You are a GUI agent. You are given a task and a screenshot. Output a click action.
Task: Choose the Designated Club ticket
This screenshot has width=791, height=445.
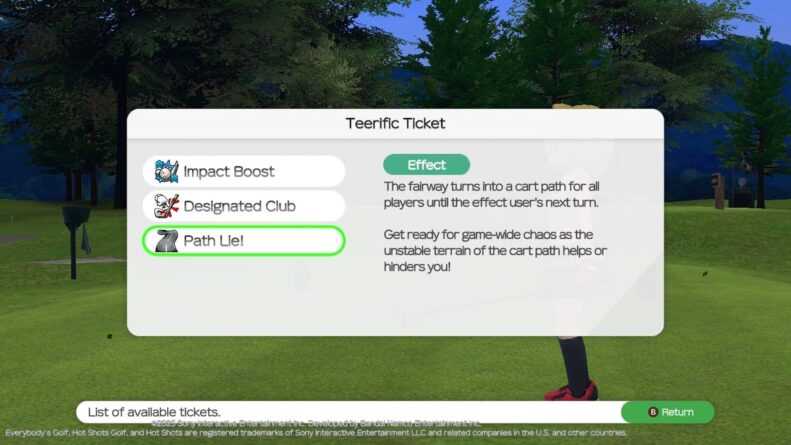point(244,206)
